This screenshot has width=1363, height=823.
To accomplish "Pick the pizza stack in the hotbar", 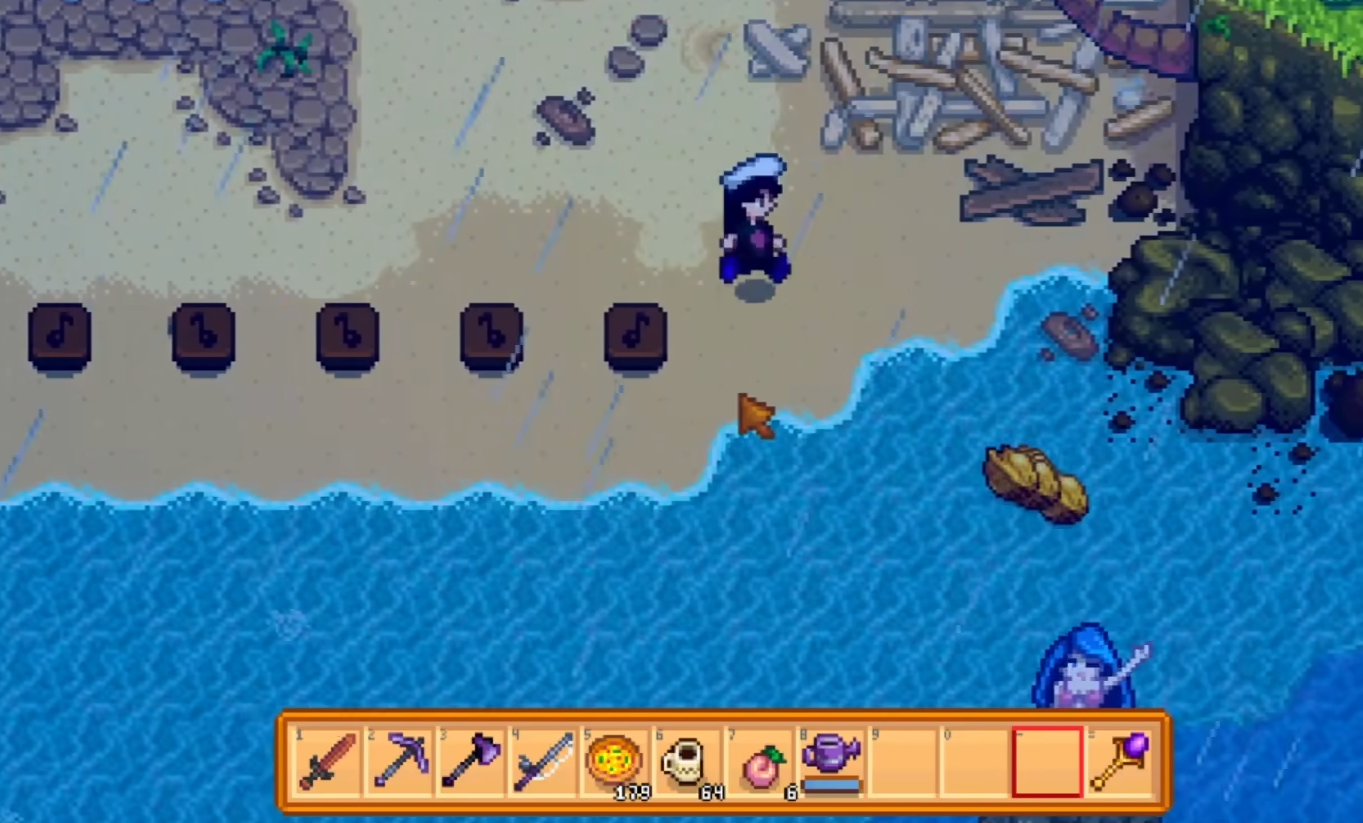I will 614,761.
